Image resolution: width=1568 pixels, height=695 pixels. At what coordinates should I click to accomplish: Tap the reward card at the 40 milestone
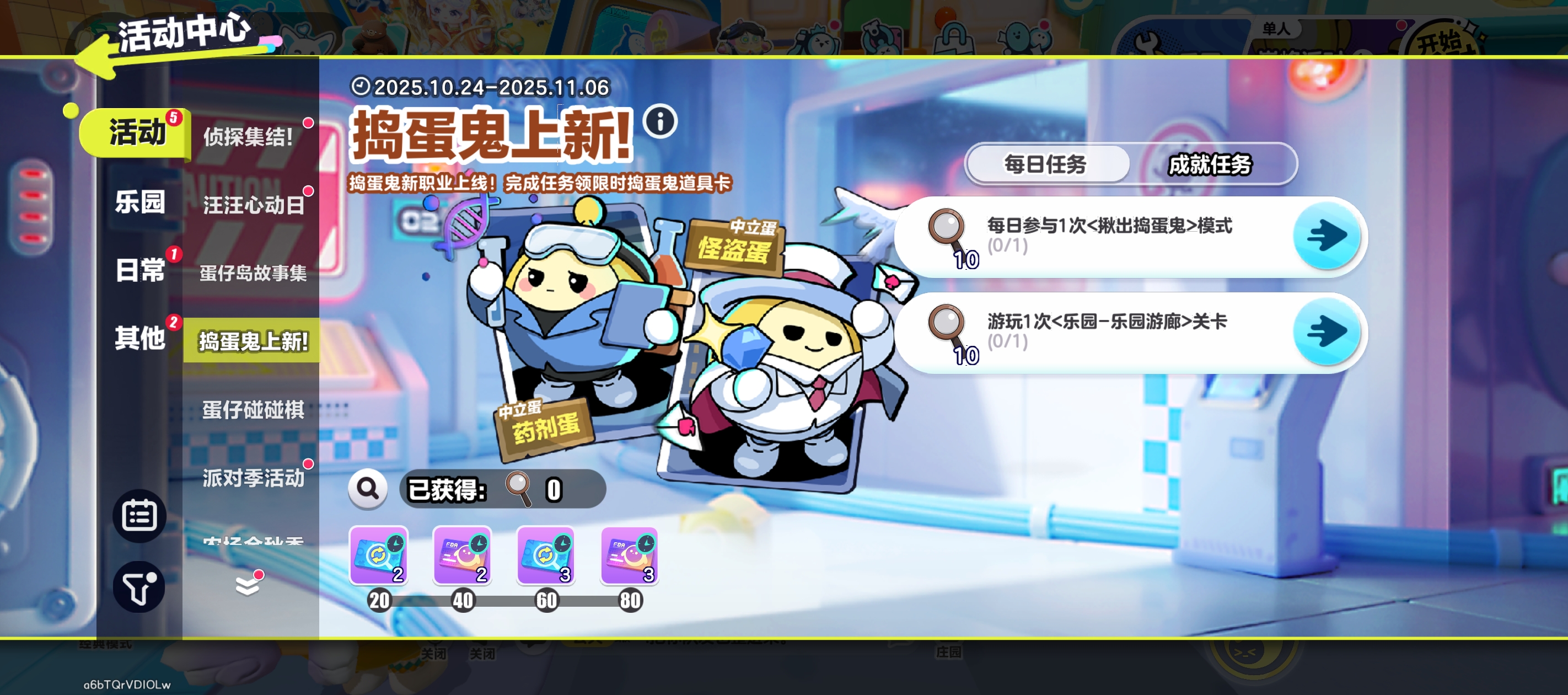pyautogui.click(x=462, y=555)
